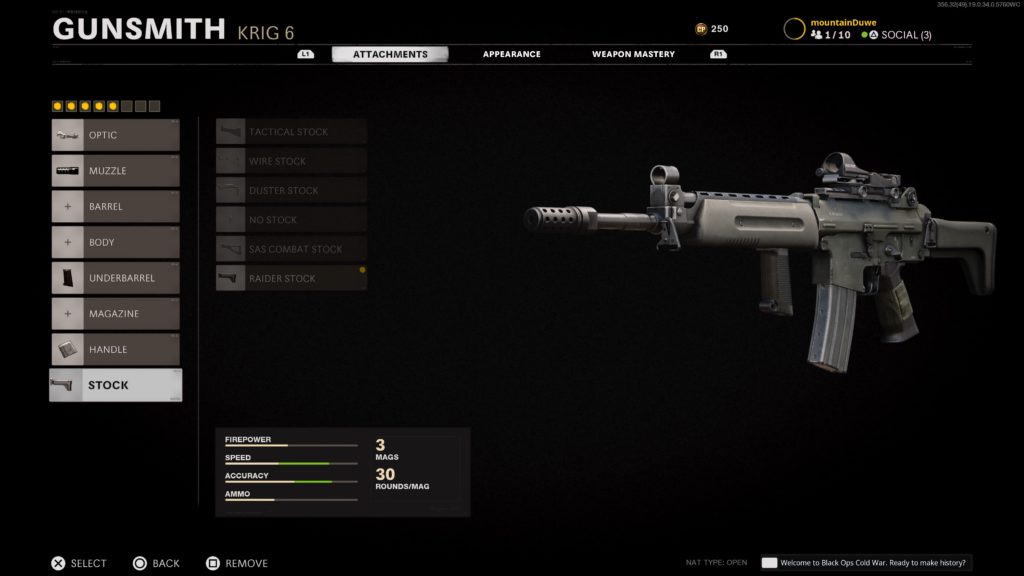Equip the No Stock option

tap(291, 220)
